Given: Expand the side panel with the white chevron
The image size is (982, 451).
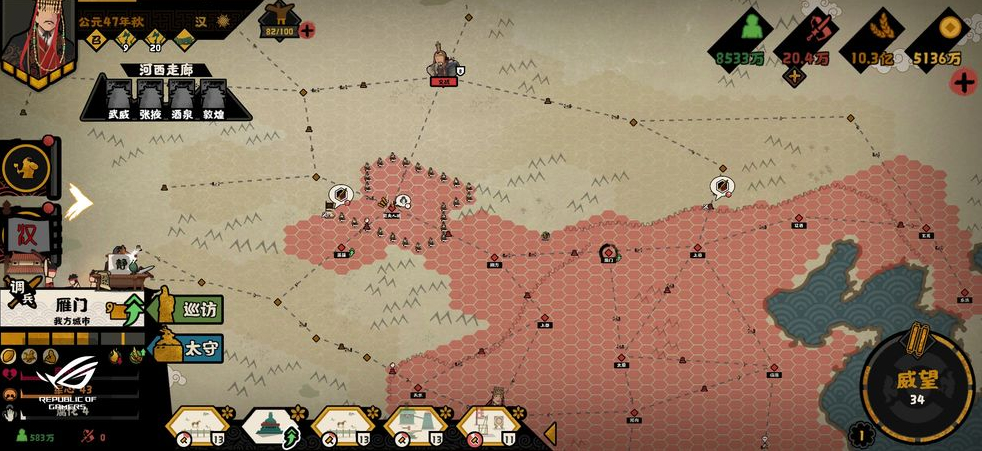Looking at the screenshot, I should coord(79,201).
